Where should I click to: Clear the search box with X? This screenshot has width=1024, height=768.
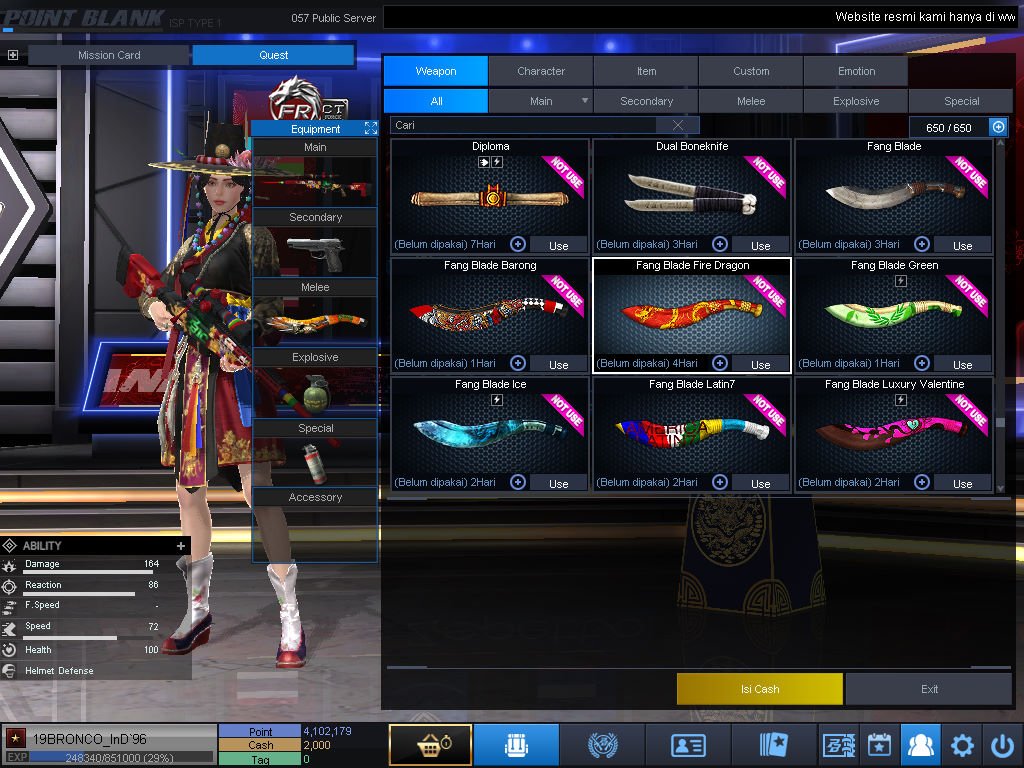(678, 126)
